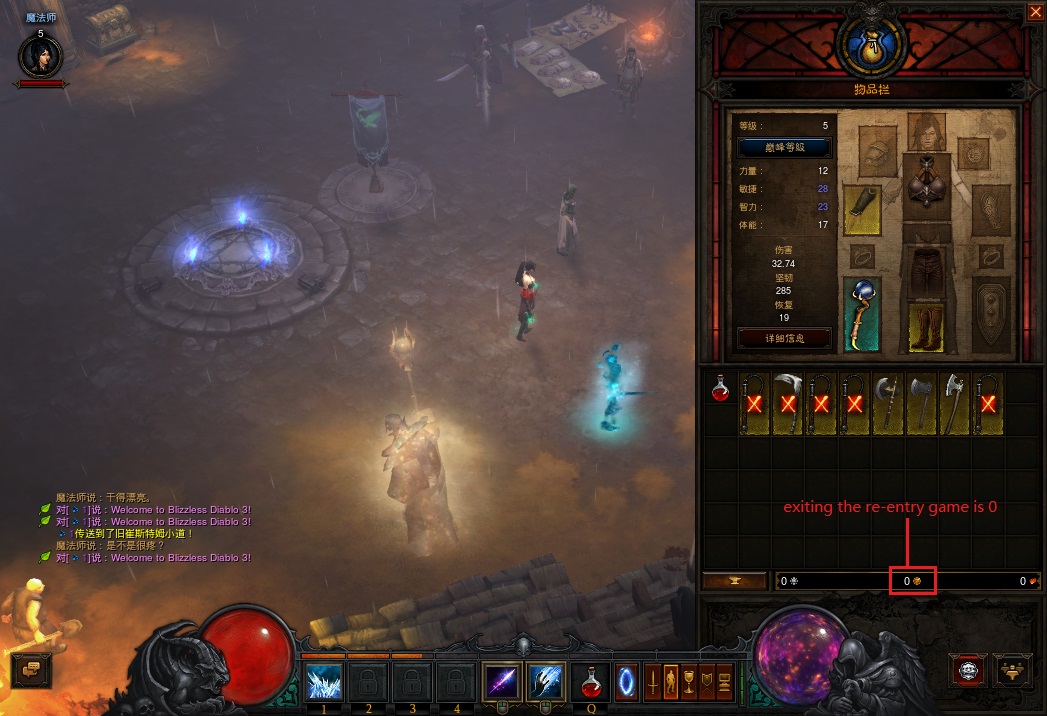Use the purple magic missile skill
This screenshot has height=716, width=1047.
click(500, 682)
